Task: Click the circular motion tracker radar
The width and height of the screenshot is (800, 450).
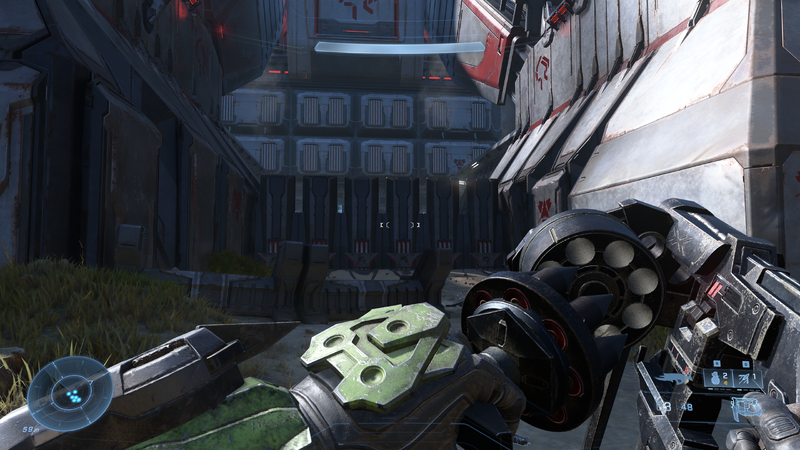Action: point(69,392)
